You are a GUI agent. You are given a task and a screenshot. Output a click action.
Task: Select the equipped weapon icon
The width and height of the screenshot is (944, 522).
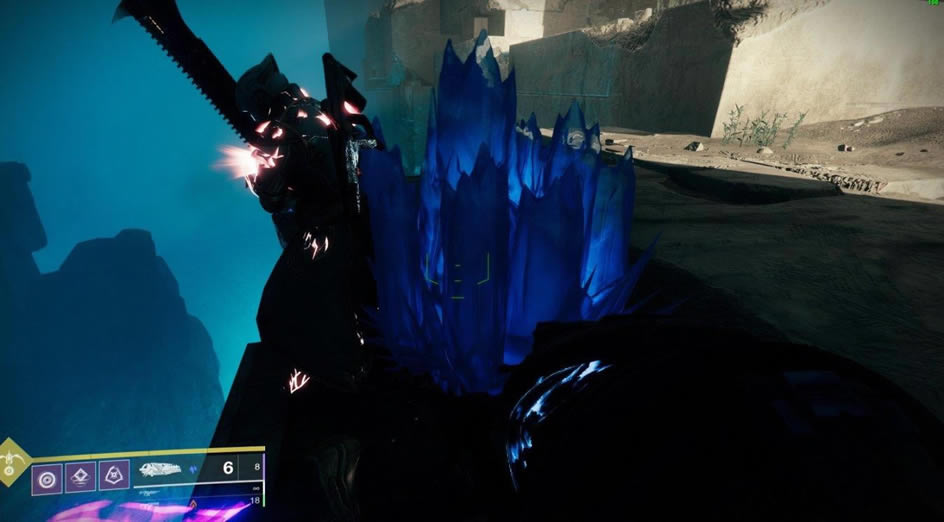160,468
